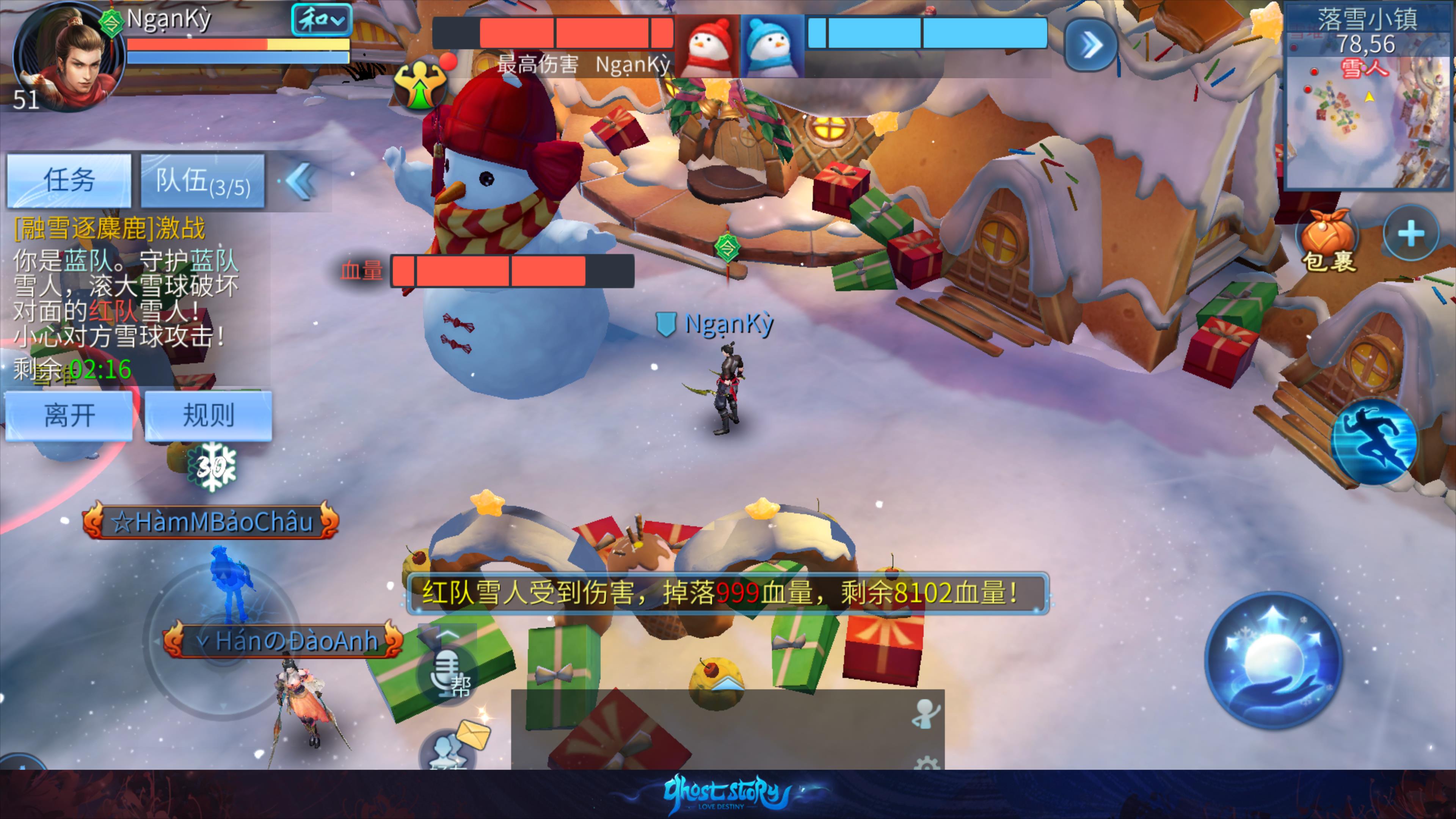
Task: Click the 离开 leave button
Action: click(69, 416)
